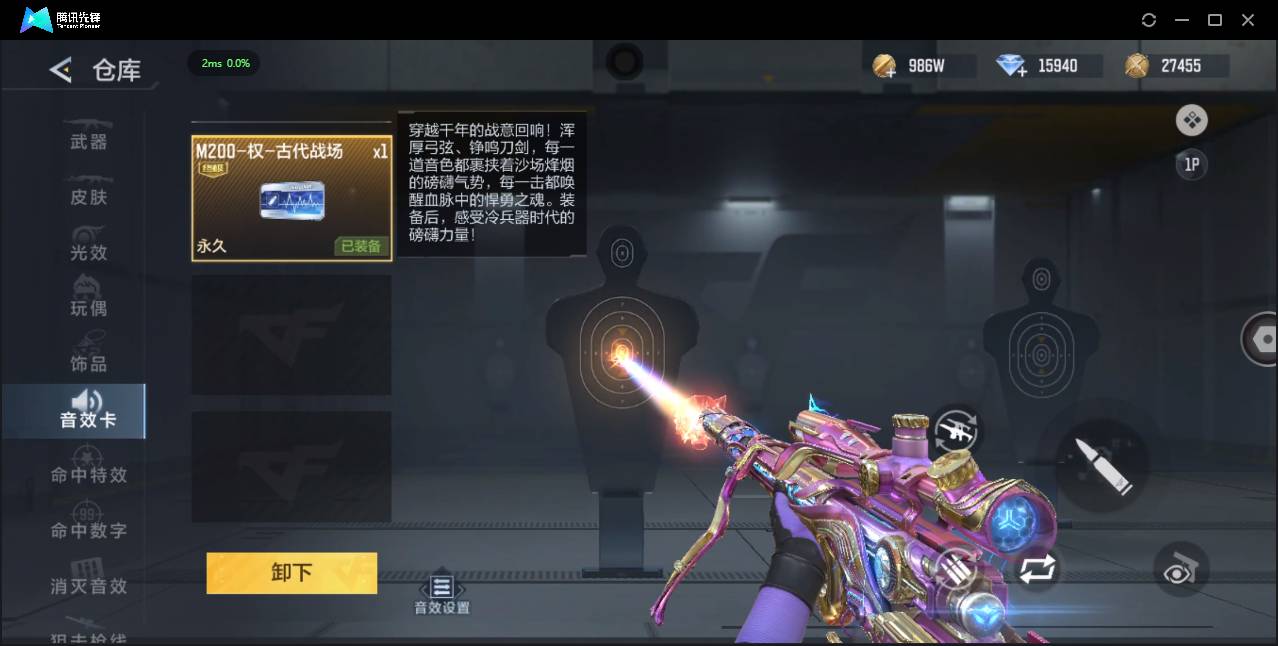Open the 皮肤 category tab
Viewport: 1278px width, 646px height.
[88, 197]
